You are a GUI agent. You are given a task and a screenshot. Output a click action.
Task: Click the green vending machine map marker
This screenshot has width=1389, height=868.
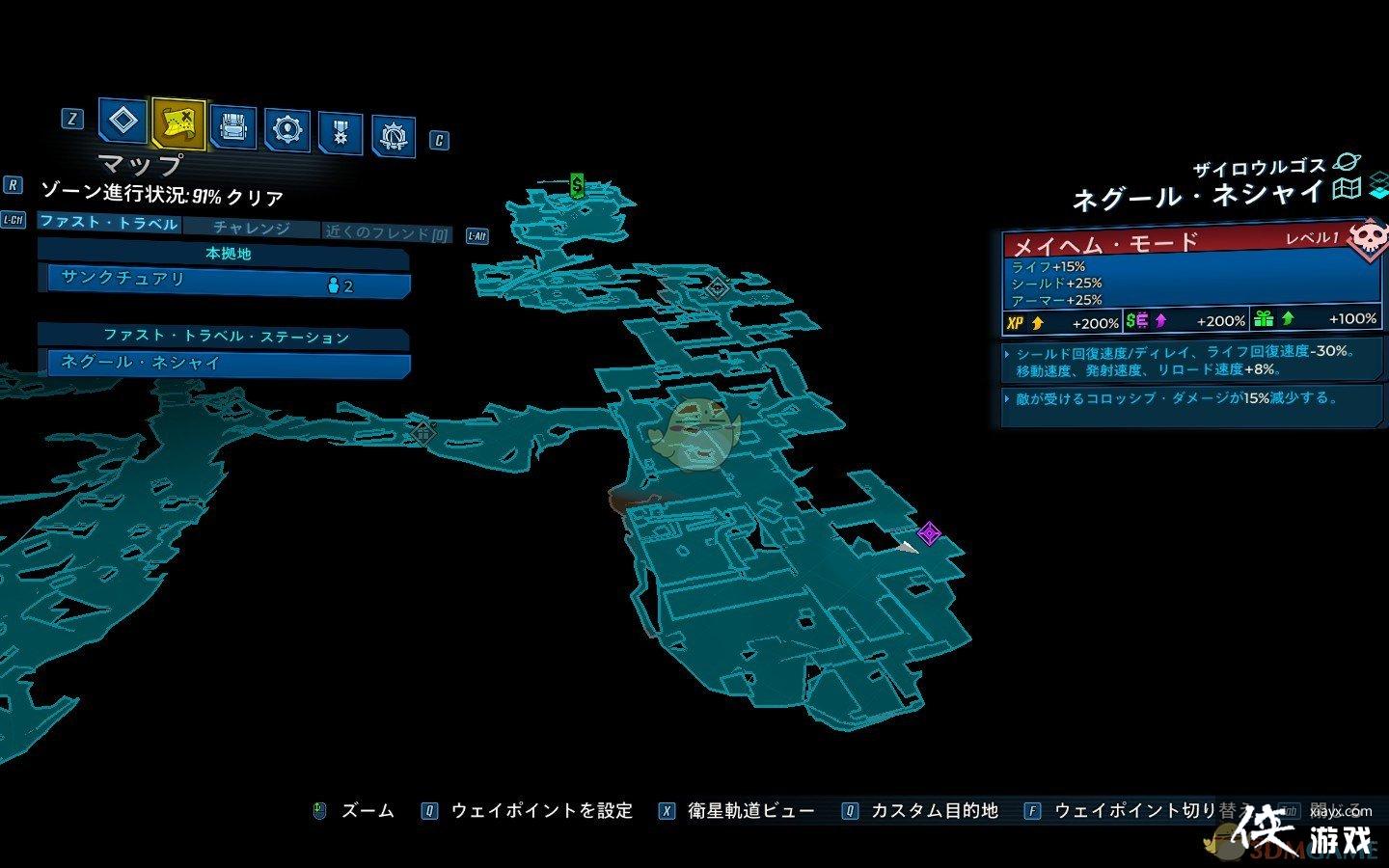(577, 184)
